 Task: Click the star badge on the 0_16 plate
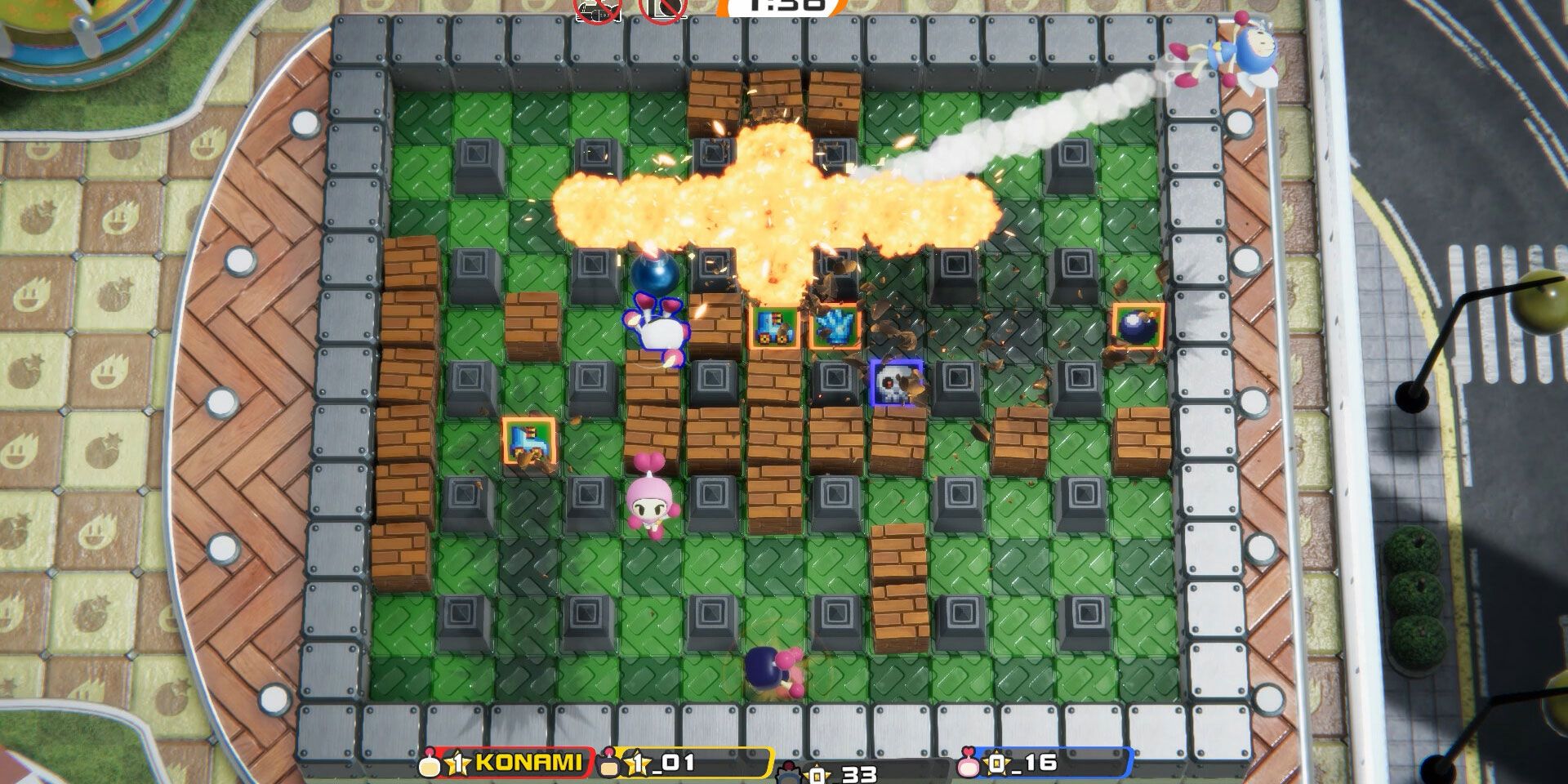pos(995,764)
